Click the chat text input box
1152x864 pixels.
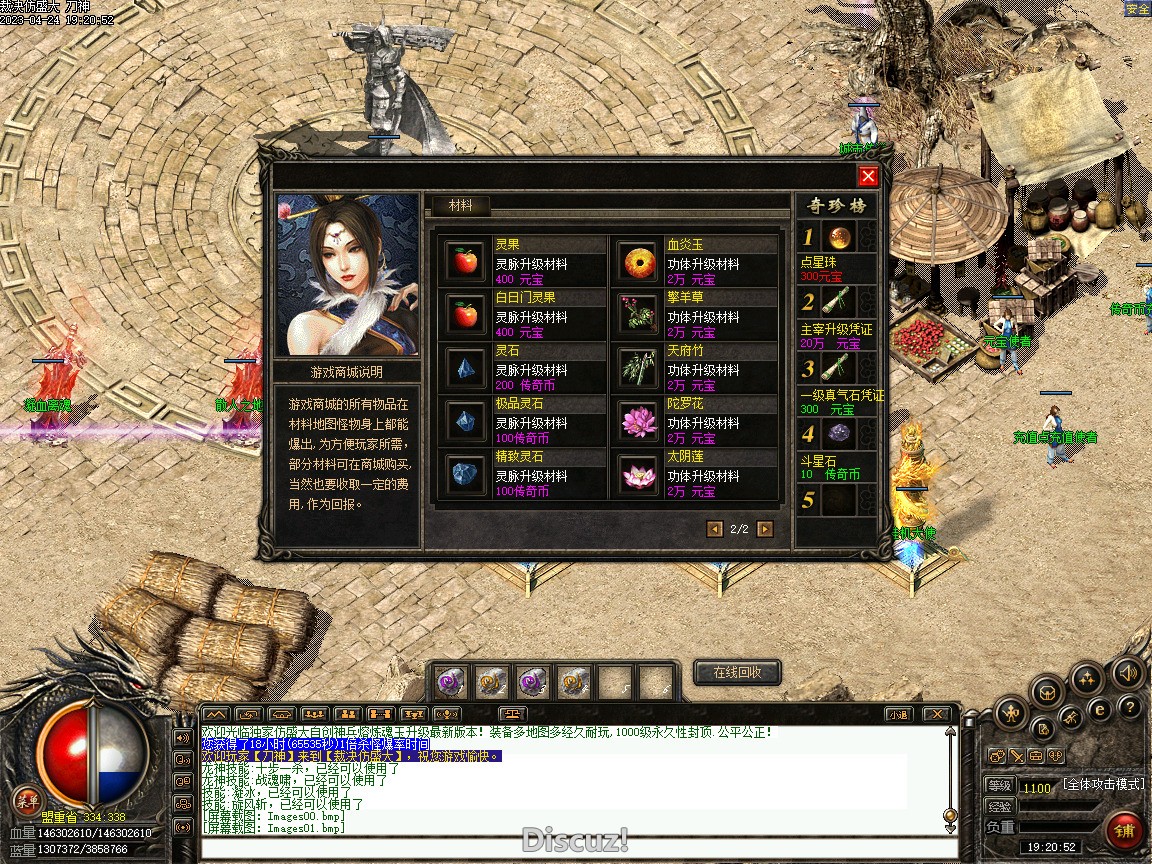coord(570,849)
